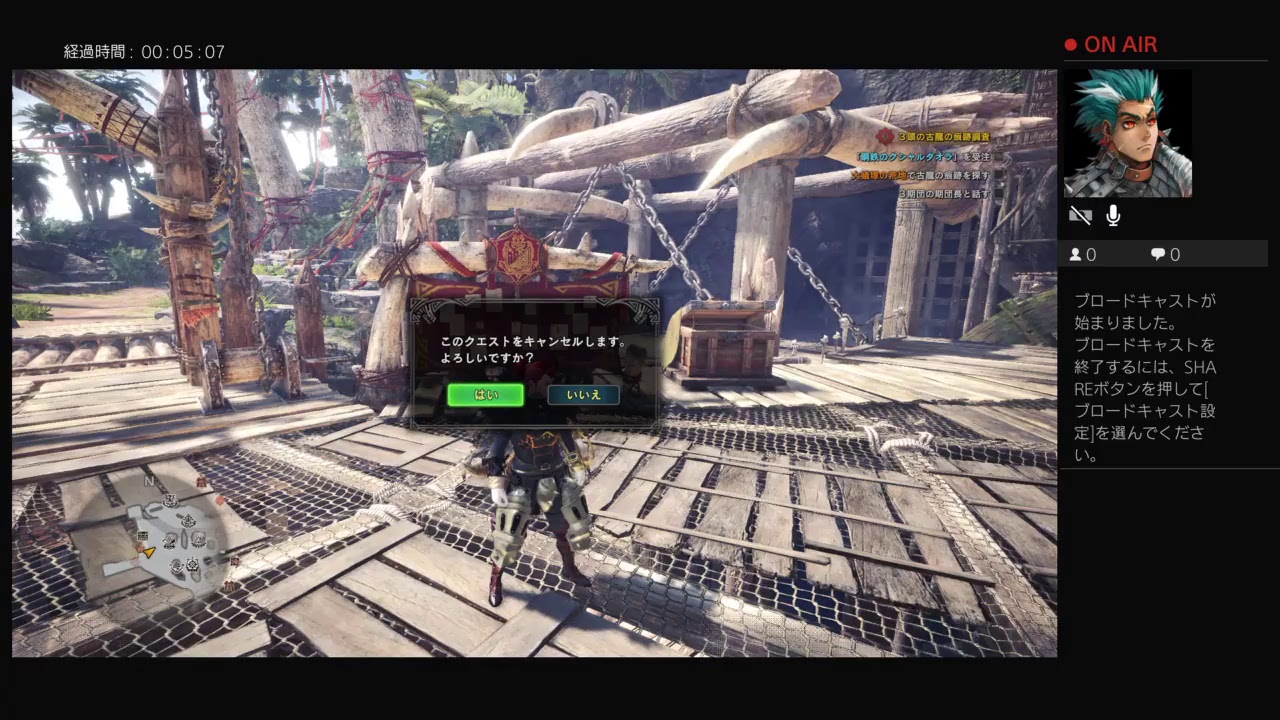Choose いいえ to keep the quest

pos(583,395)
